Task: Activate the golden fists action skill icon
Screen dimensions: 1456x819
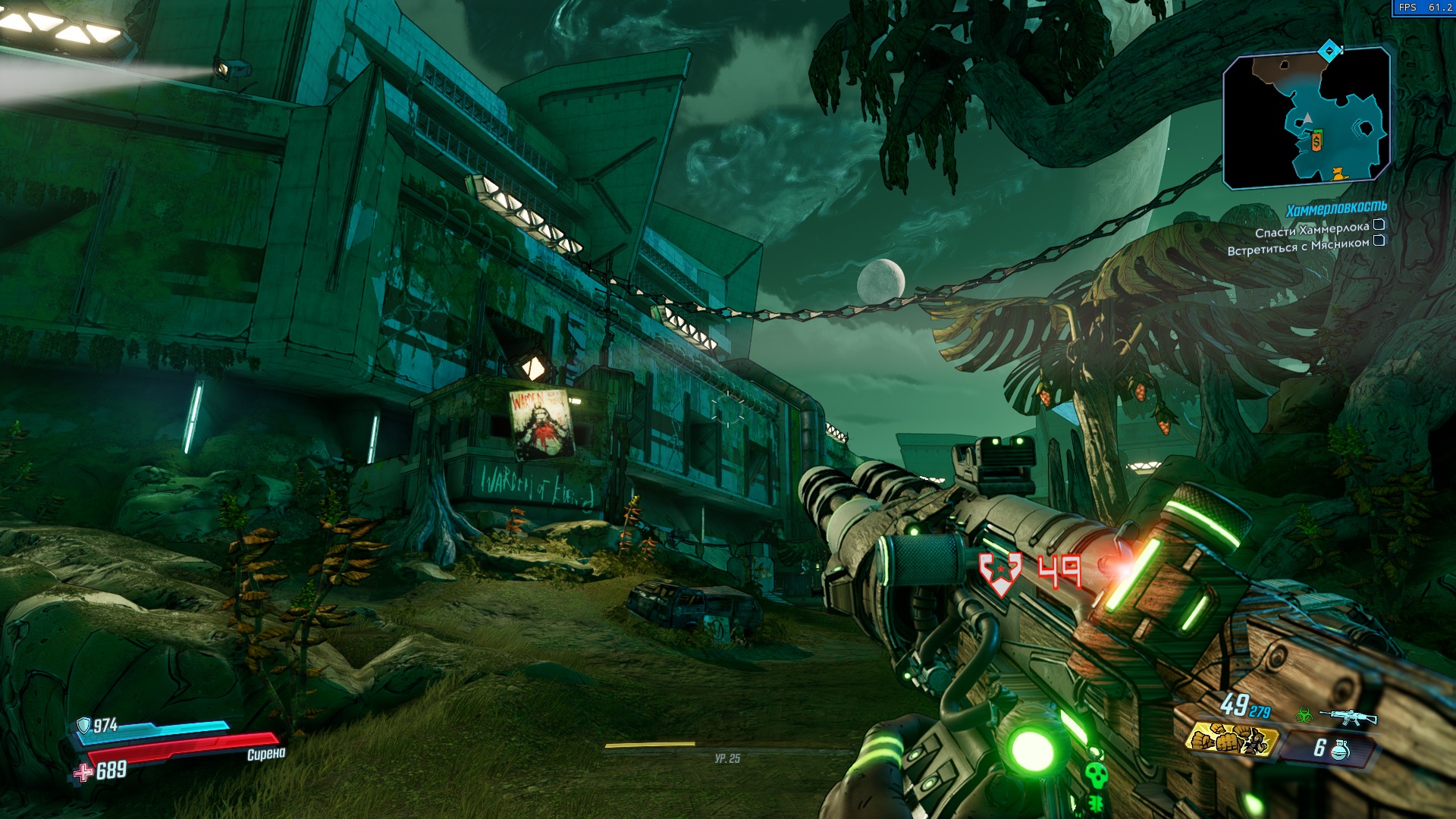Action: tap(1231, 739)
